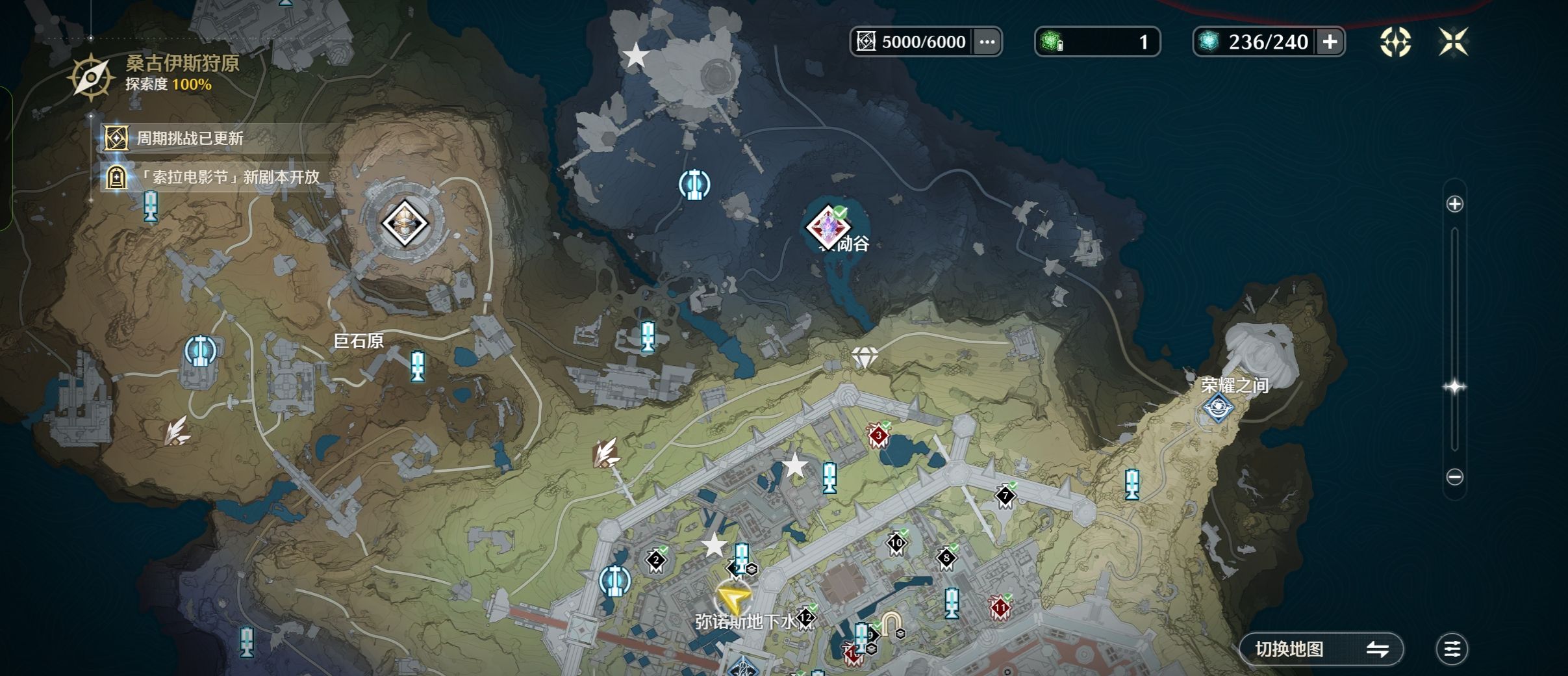Select the helmet boss marker above 巨石原
1568x676 pixels.
tap(404, 224)
